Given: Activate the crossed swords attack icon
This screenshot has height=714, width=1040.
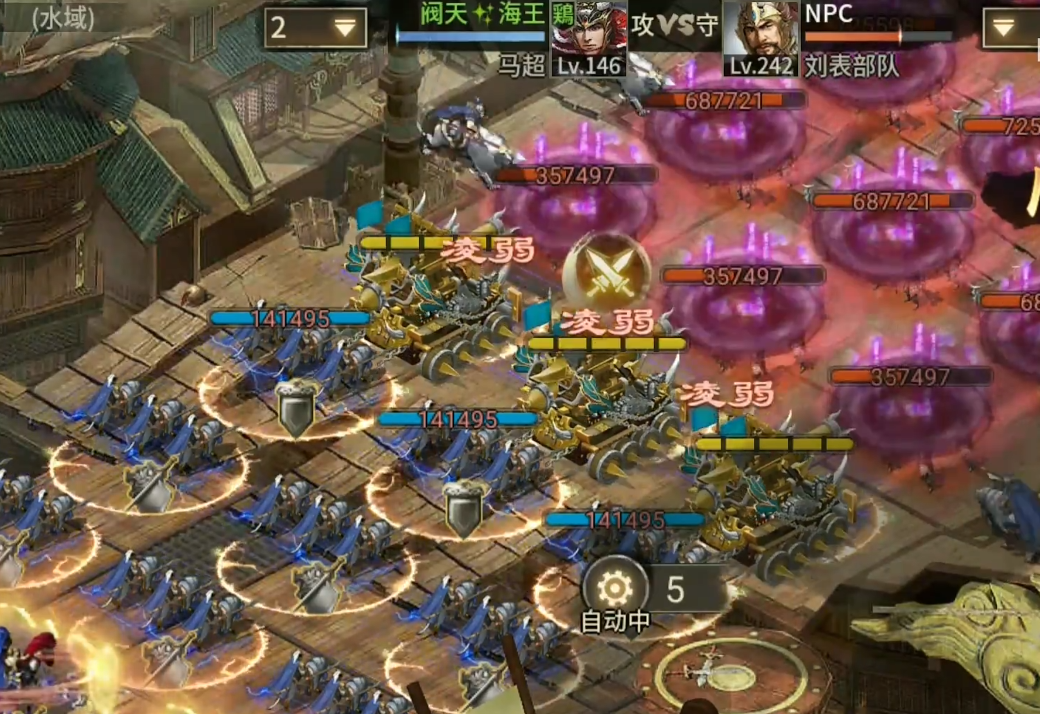Looking at the screenshot, I should [x=606, y=274].
